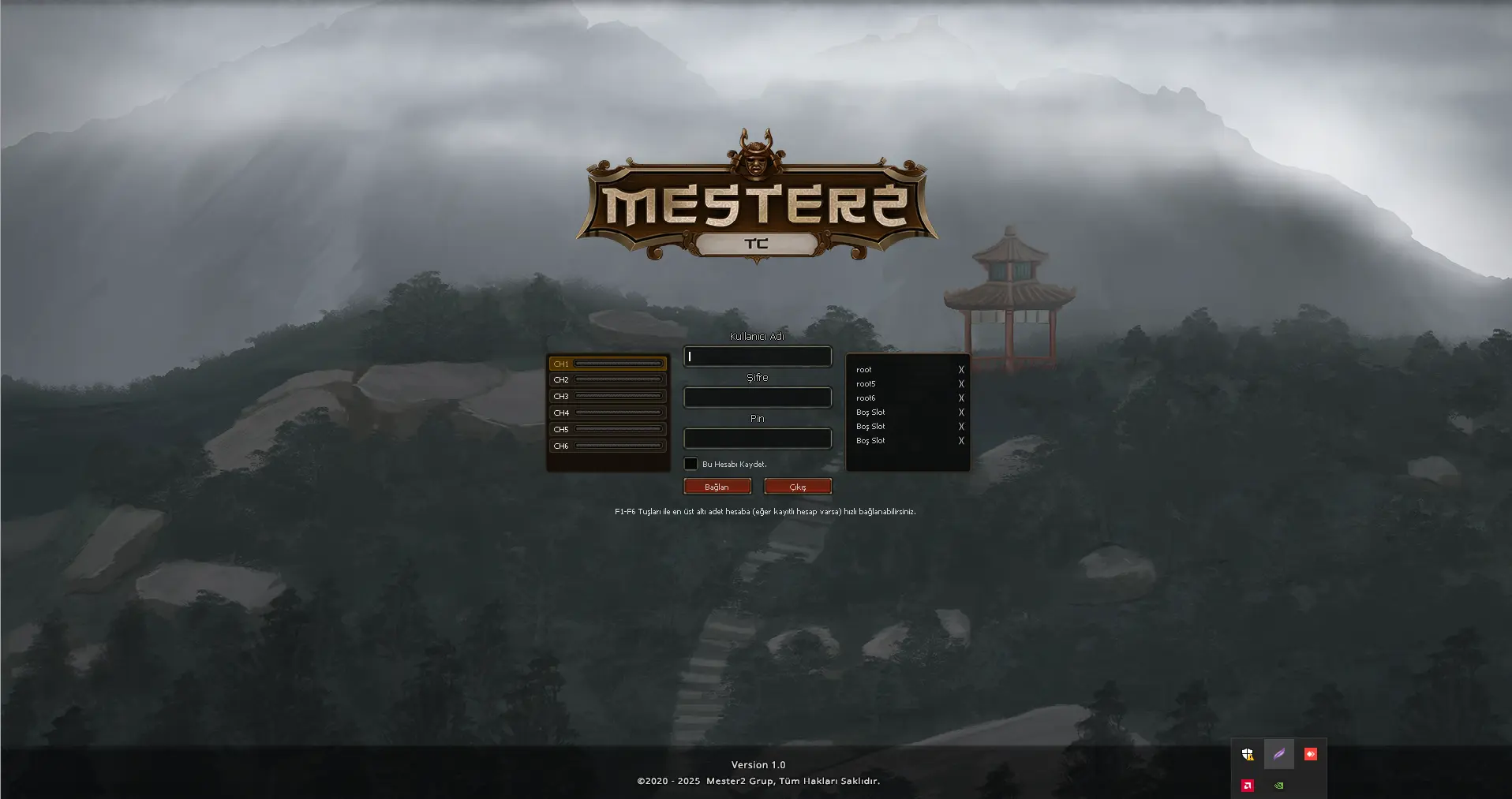Switch to channel CH6
The height and width of the screenshot is (799, 1512).
(608, 446)
